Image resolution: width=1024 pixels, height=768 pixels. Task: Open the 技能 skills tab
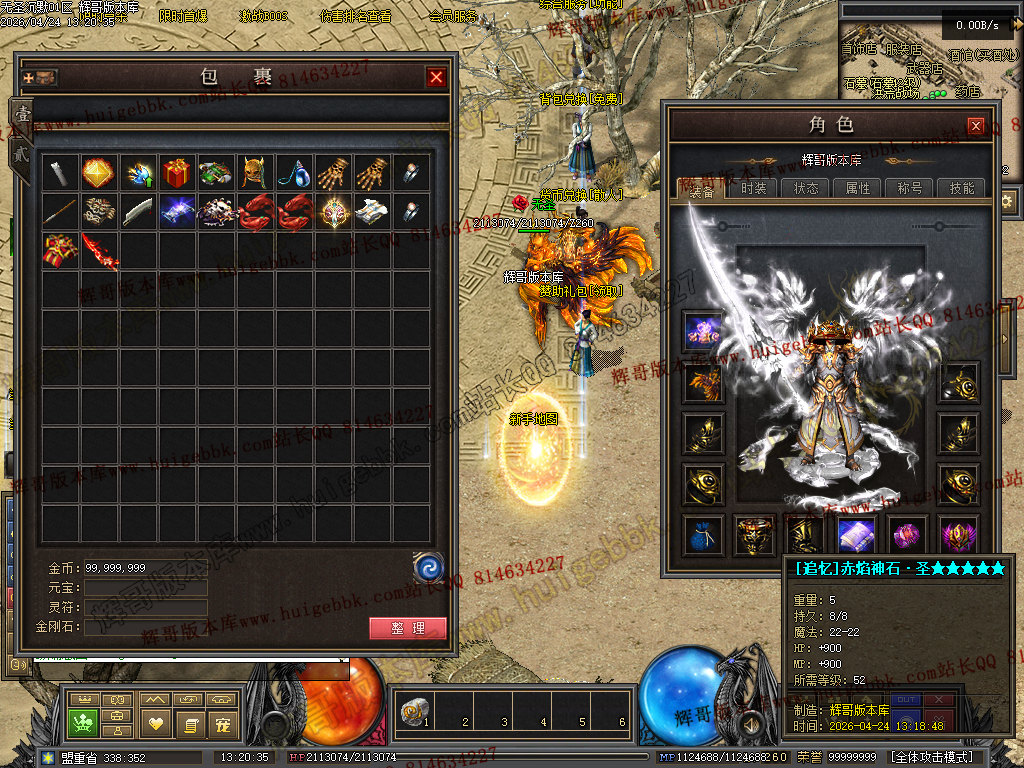pos(962,188)
